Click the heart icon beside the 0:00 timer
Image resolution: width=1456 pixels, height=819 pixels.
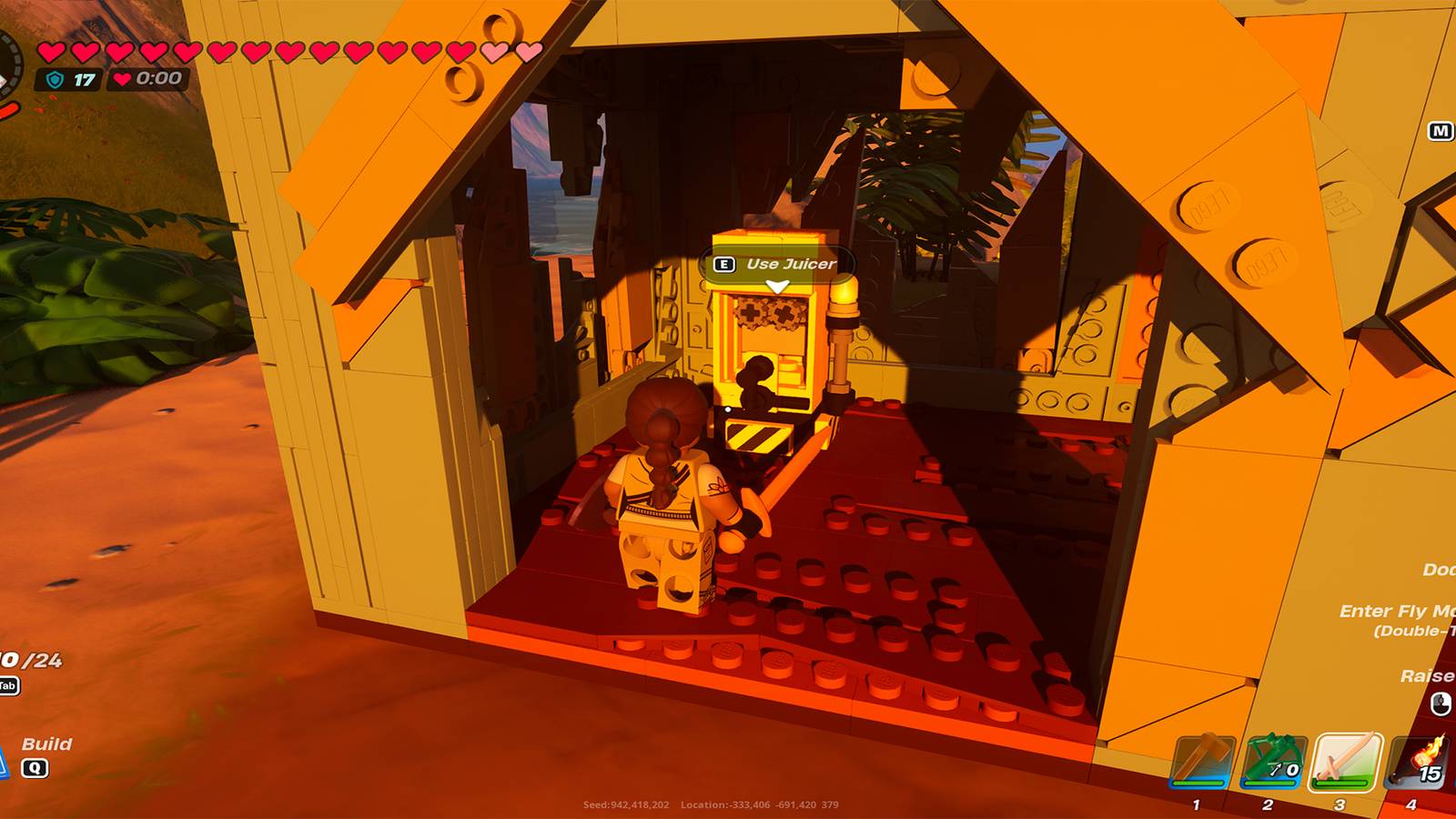122,78
